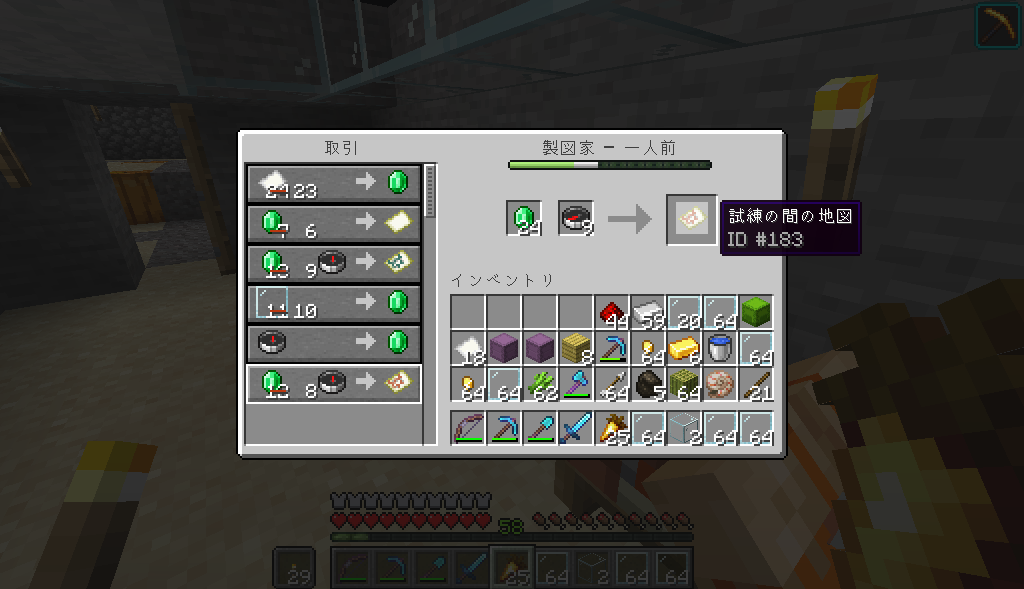Pick up the coal stack
The width and height of the screenshot is (1024, 589).
tap(648, 385)
